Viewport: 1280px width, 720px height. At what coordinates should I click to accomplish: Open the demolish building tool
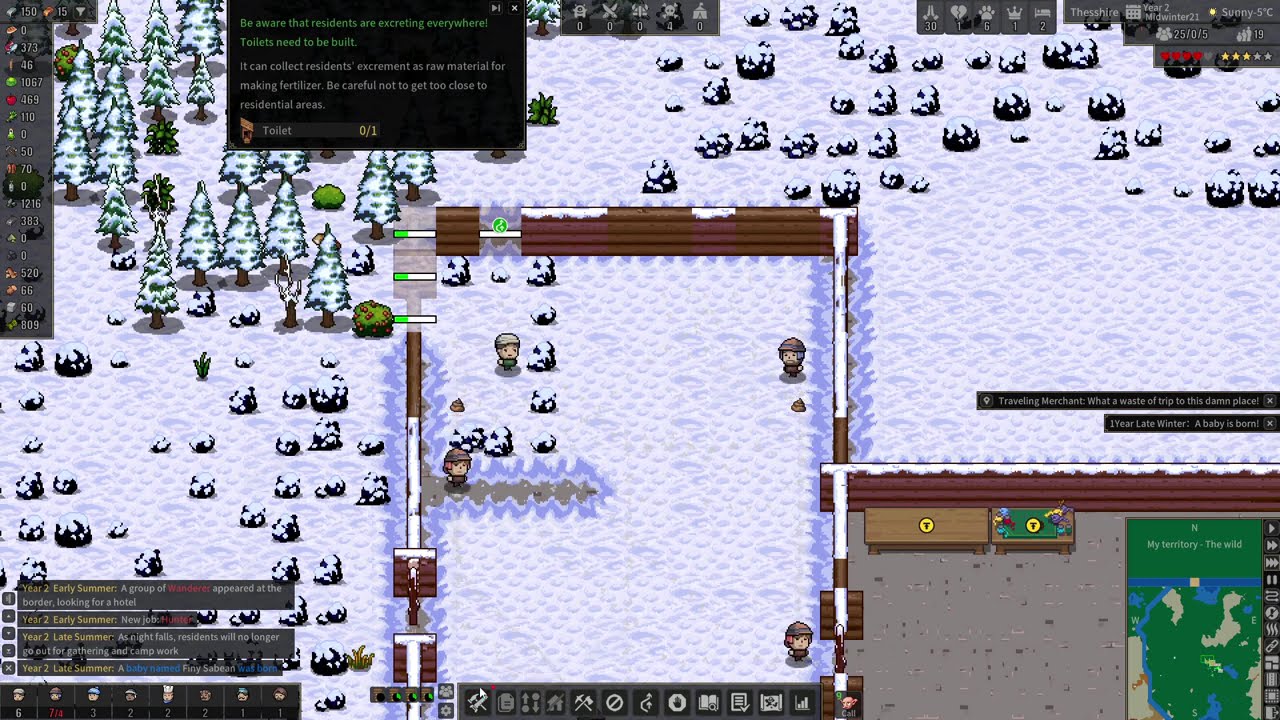point(555,702)
